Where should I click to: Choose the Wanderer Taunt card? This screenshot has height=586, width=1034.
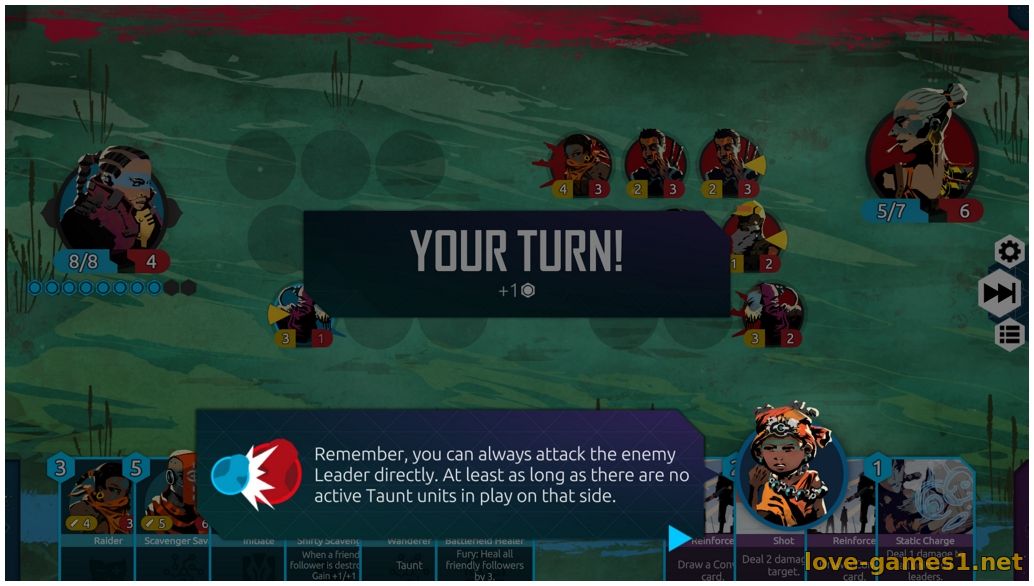click(408, 562)
